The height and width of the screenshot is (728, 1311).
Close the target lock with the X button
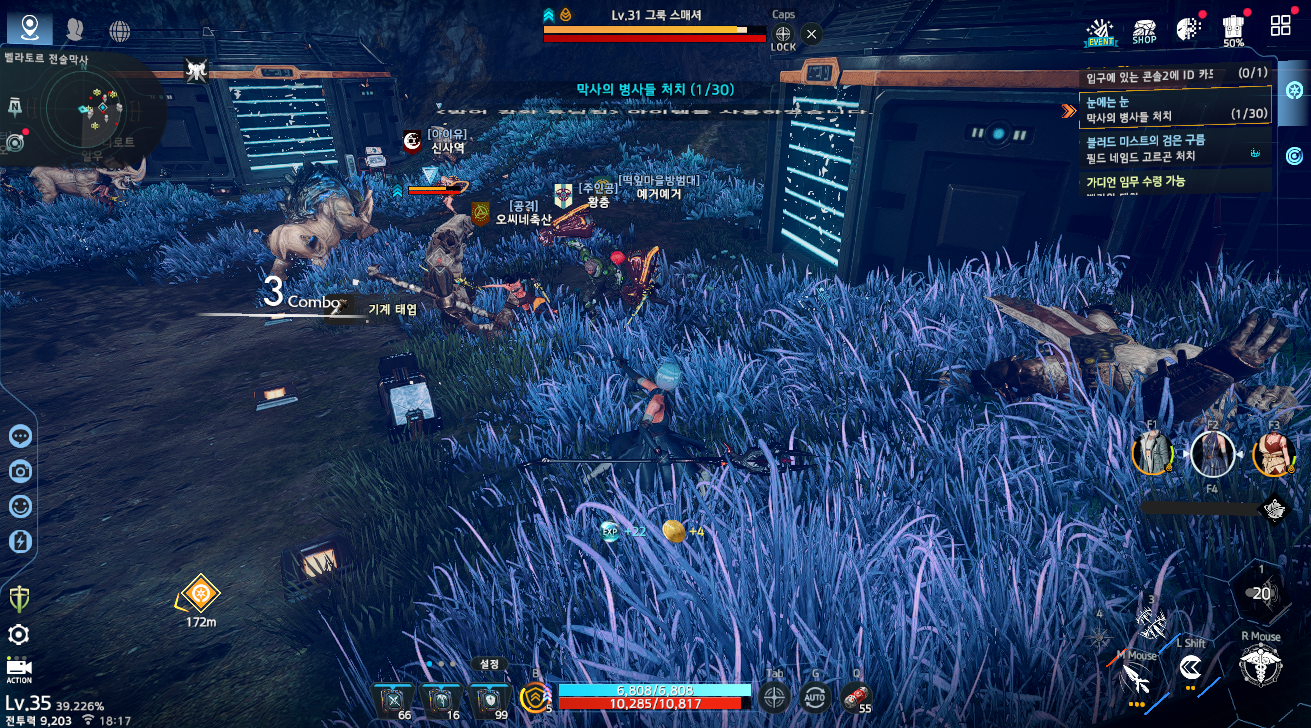tap(811, 34)
